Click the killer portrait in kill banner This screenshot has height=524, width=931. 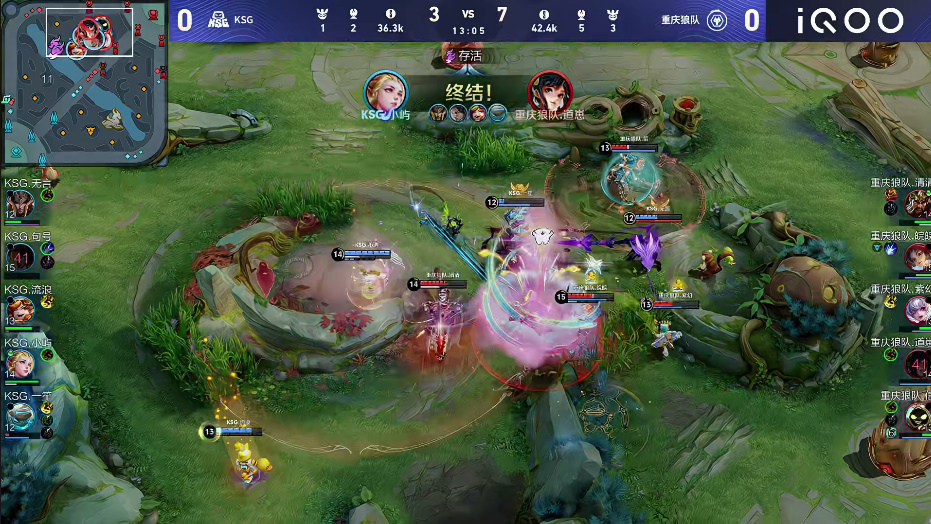point(385,92)
